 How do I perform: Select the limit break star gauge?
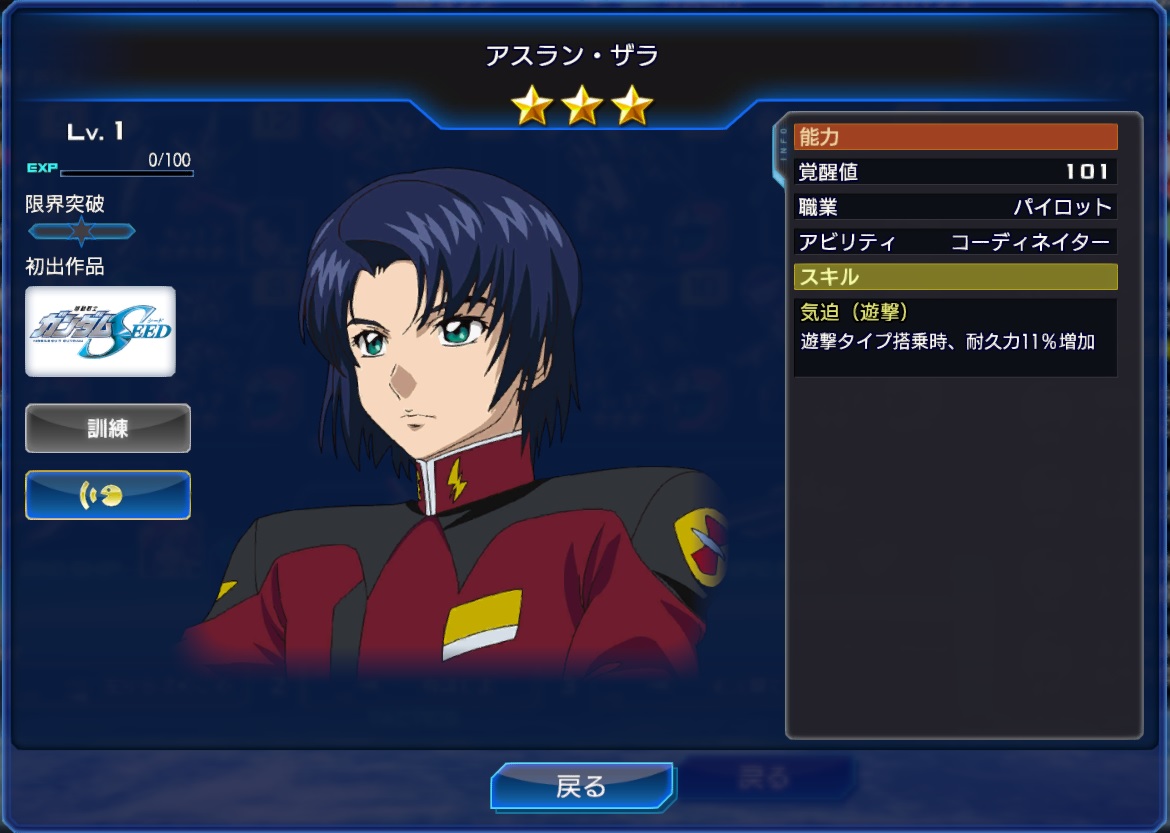tap(81, 232)
